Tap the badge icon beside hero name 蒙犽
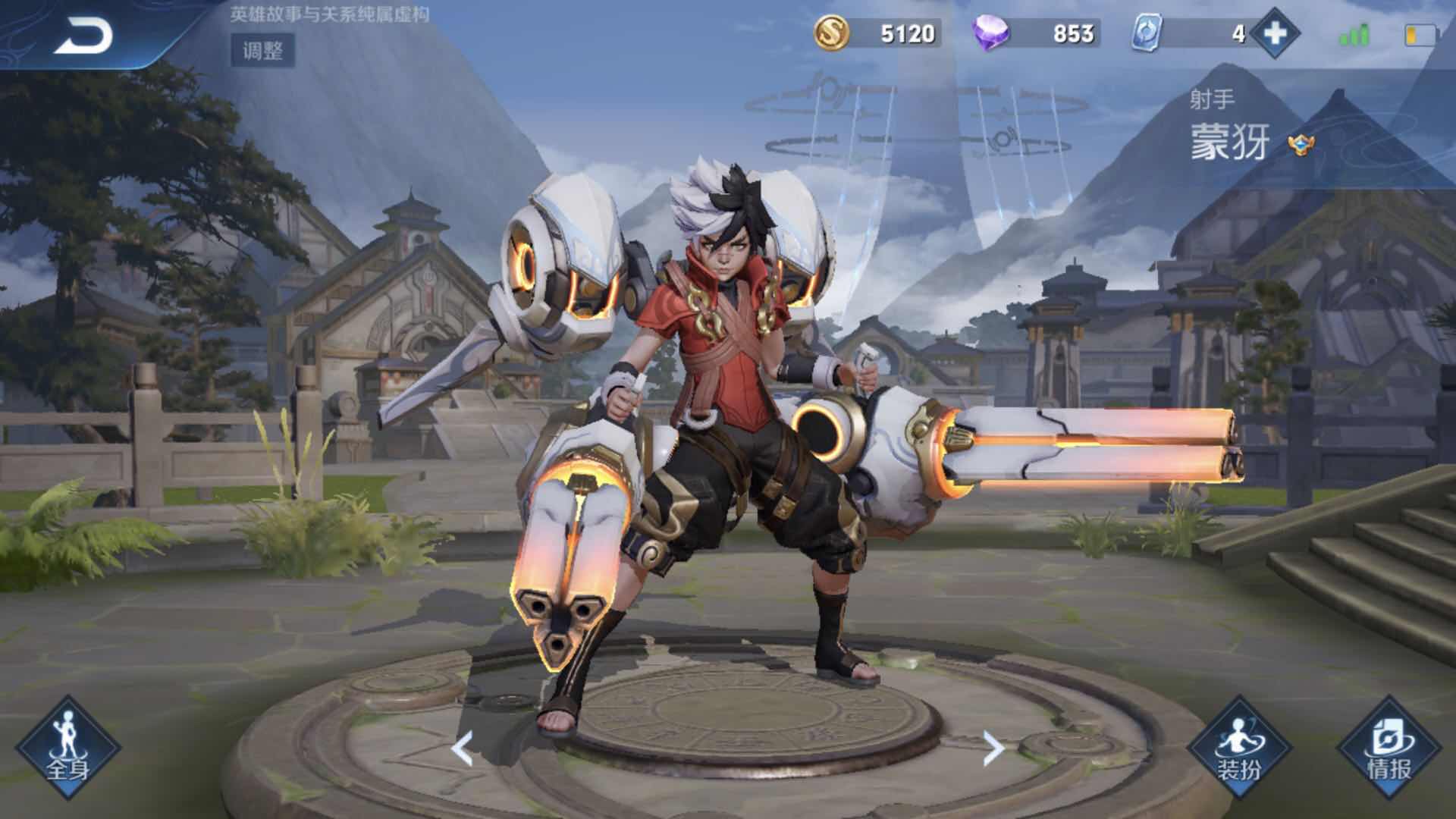1456x819 pixels. point(1300,143)
